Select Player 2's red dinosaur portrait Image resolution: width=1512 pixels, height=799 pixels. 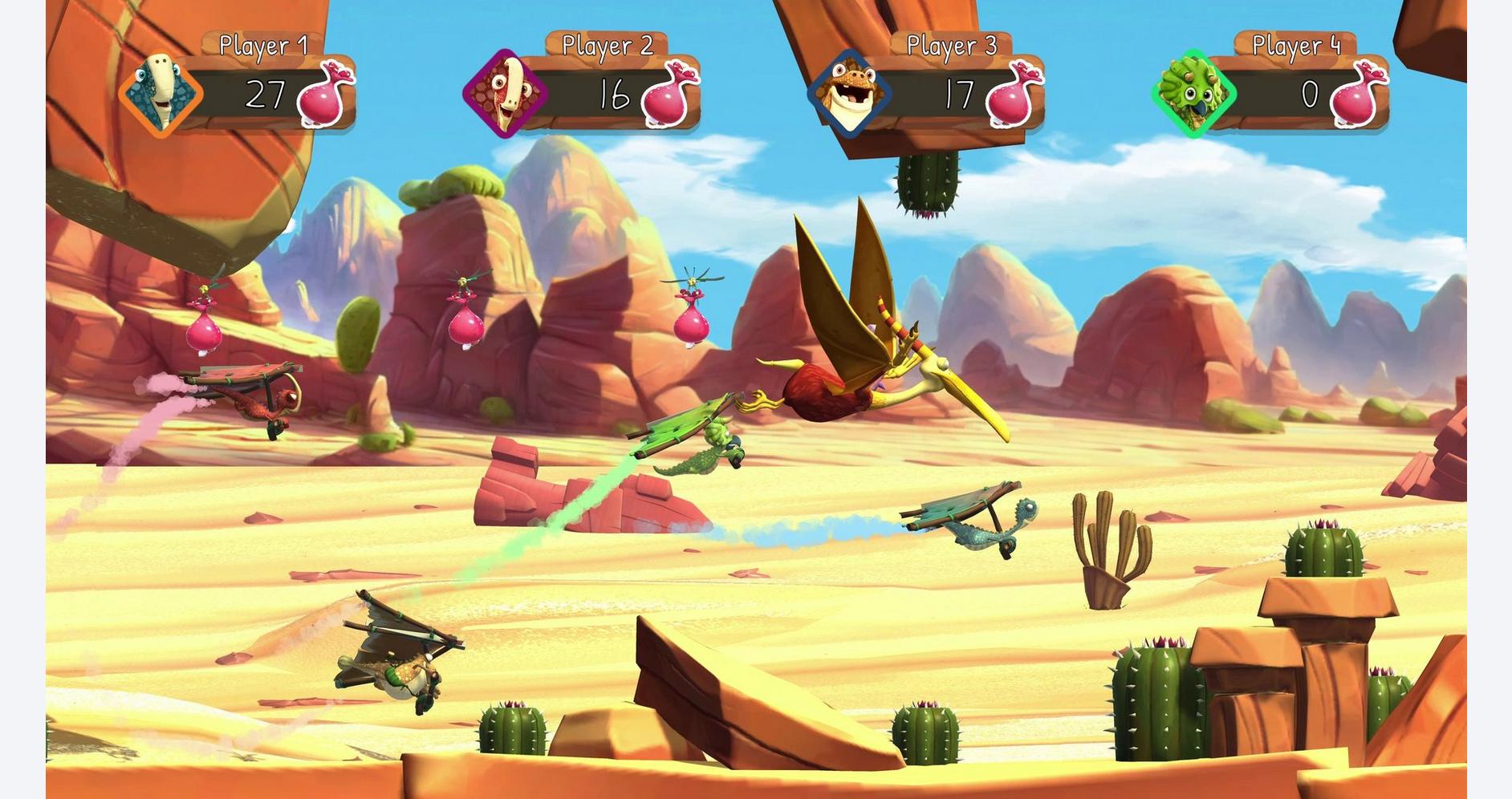click(x=505, y=94)
